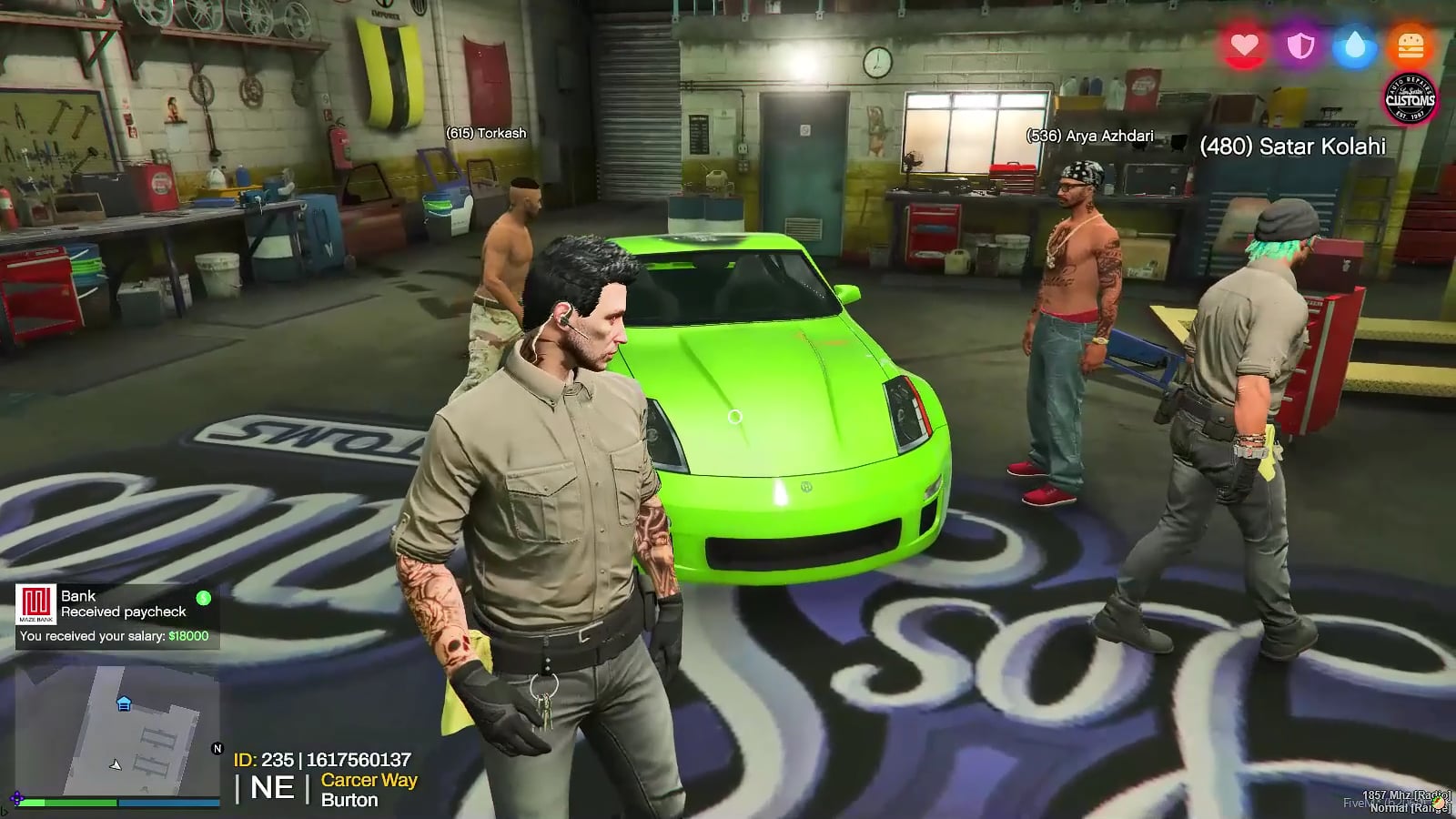Select the orange burger hunger icon

(x=1410, y=45)
